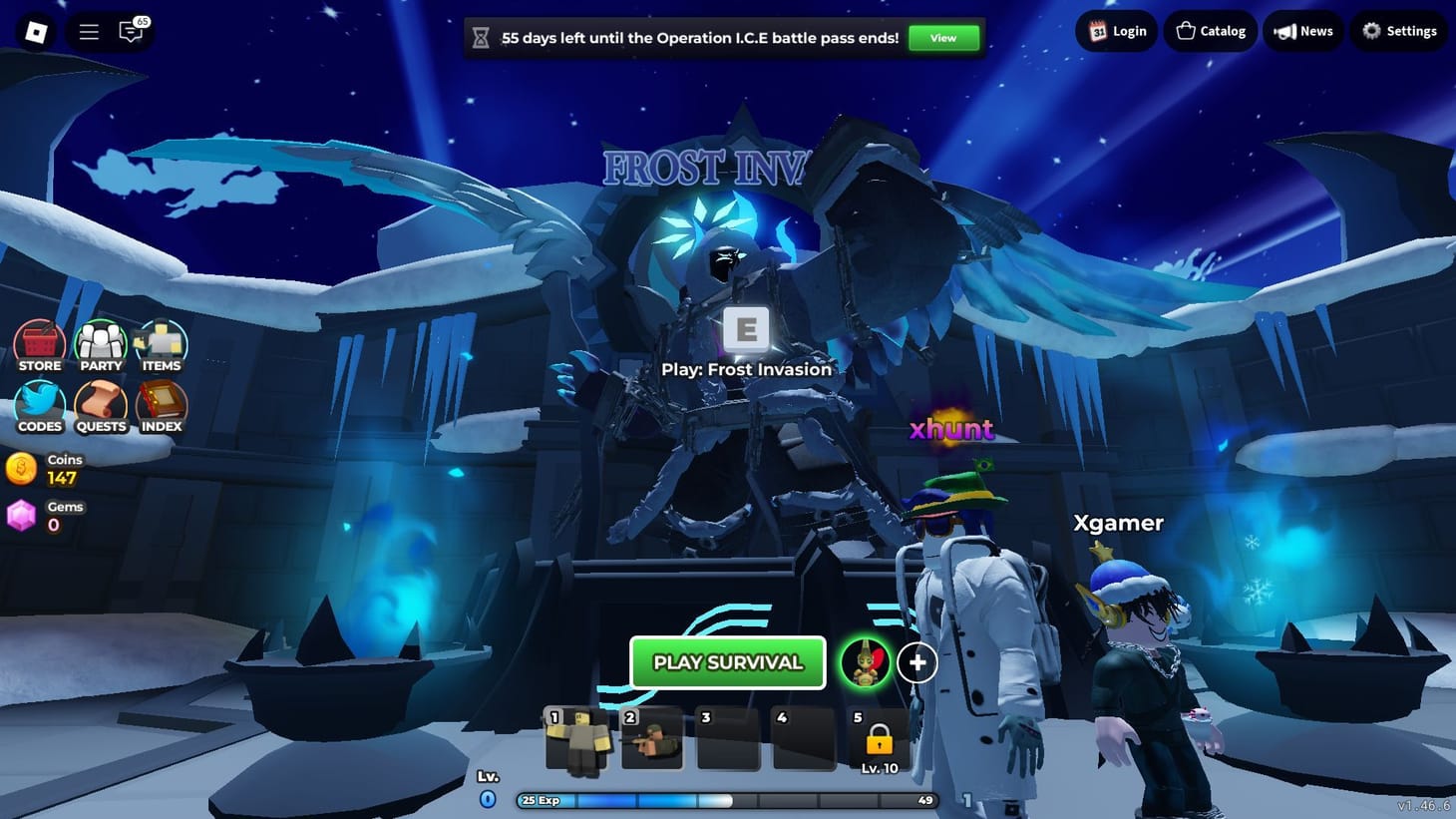
Task: Click the Login reward button
Action: 1116,31
